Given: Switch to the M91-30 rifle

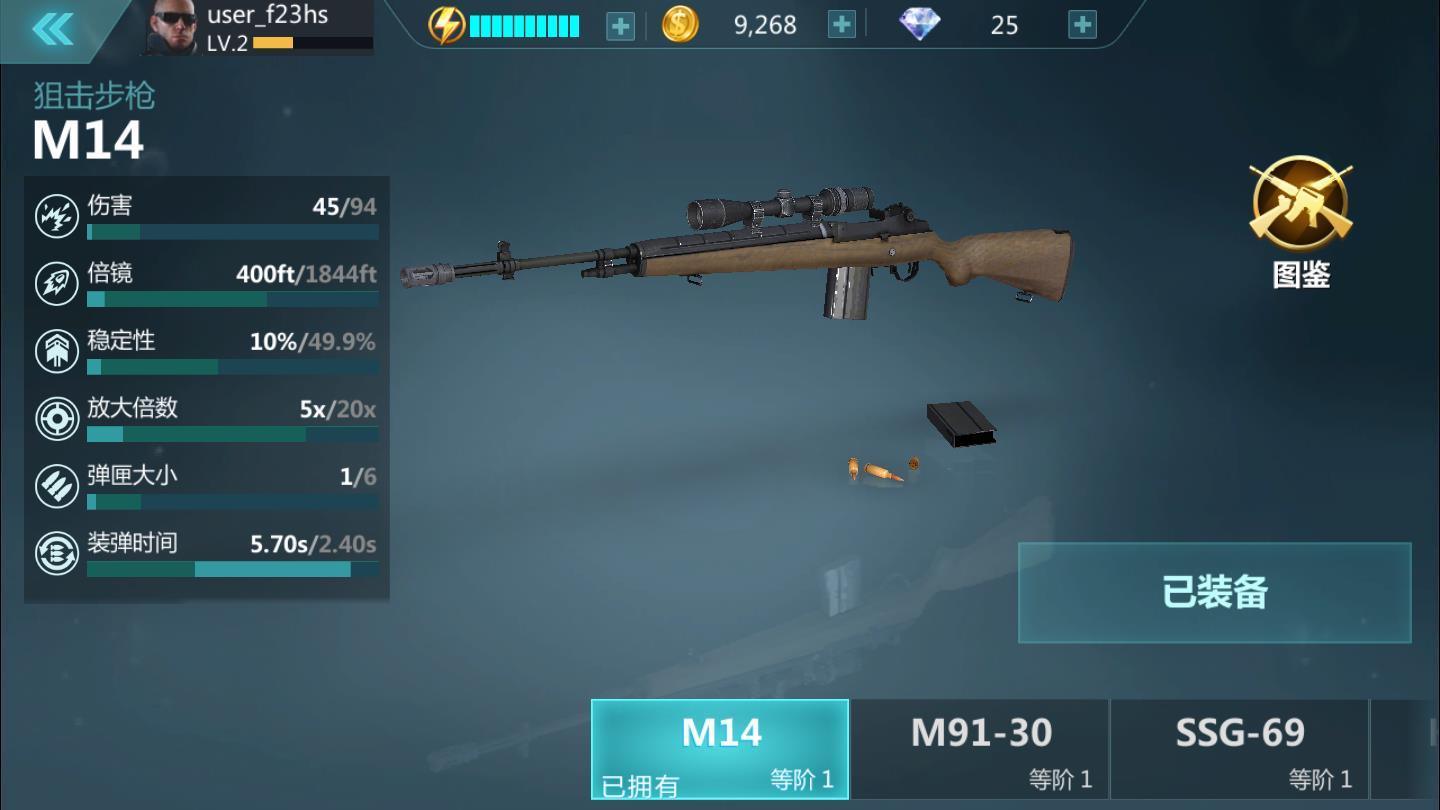Looking at the screenshot, I should pyautogui.click(x=980, y=749).
